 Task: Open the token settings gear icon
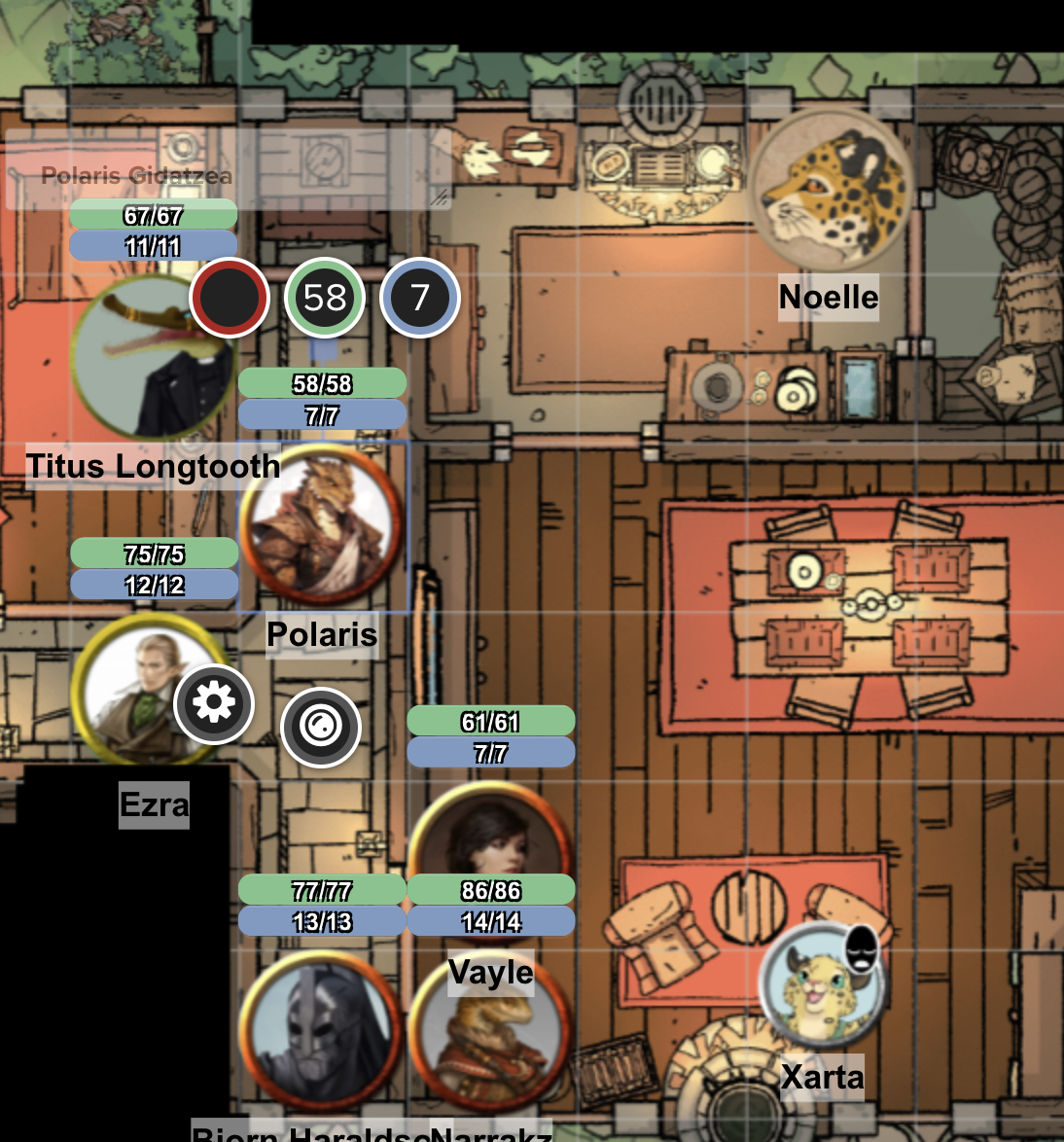(x=214, y=703)
